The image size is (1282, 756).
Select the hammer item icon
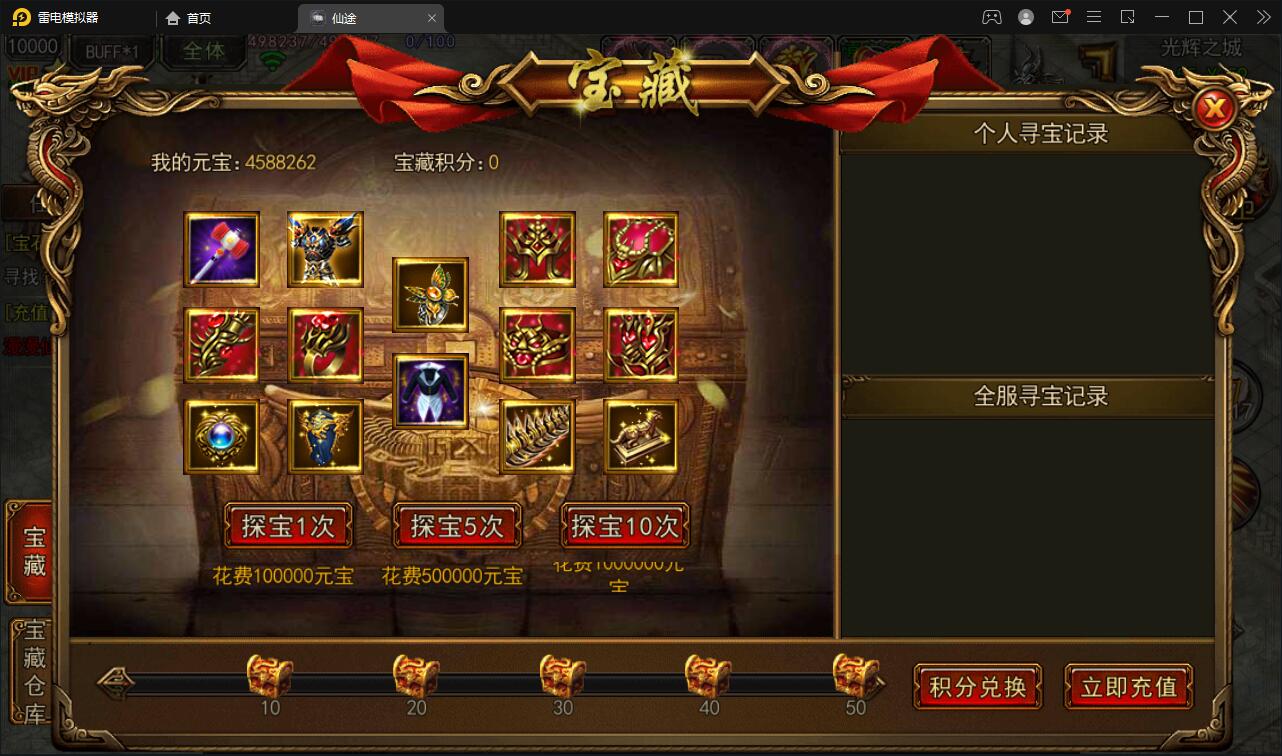[221, 249]
